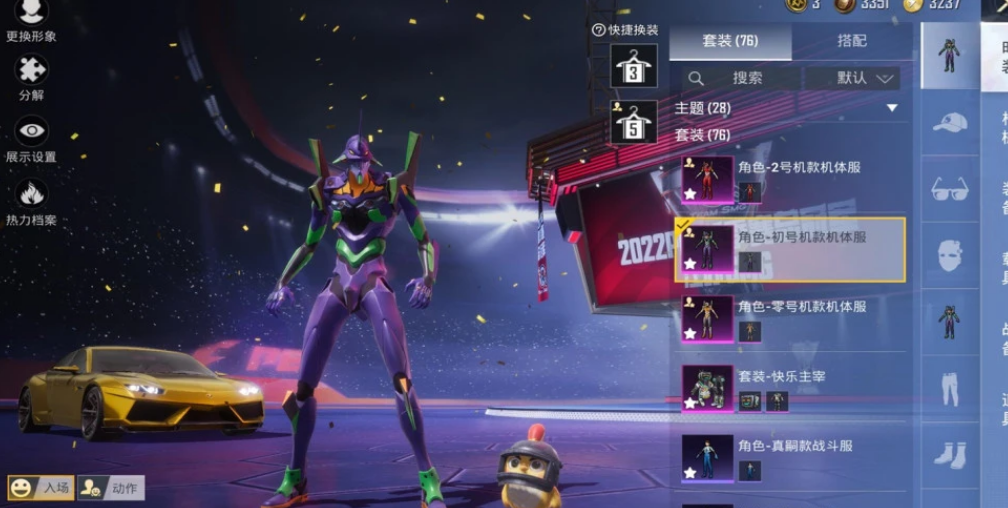The width and height of the screenshot is (1008, 508).
Task: Select the 角色-初号机款机体服 outfit
Action: (790, 250)
